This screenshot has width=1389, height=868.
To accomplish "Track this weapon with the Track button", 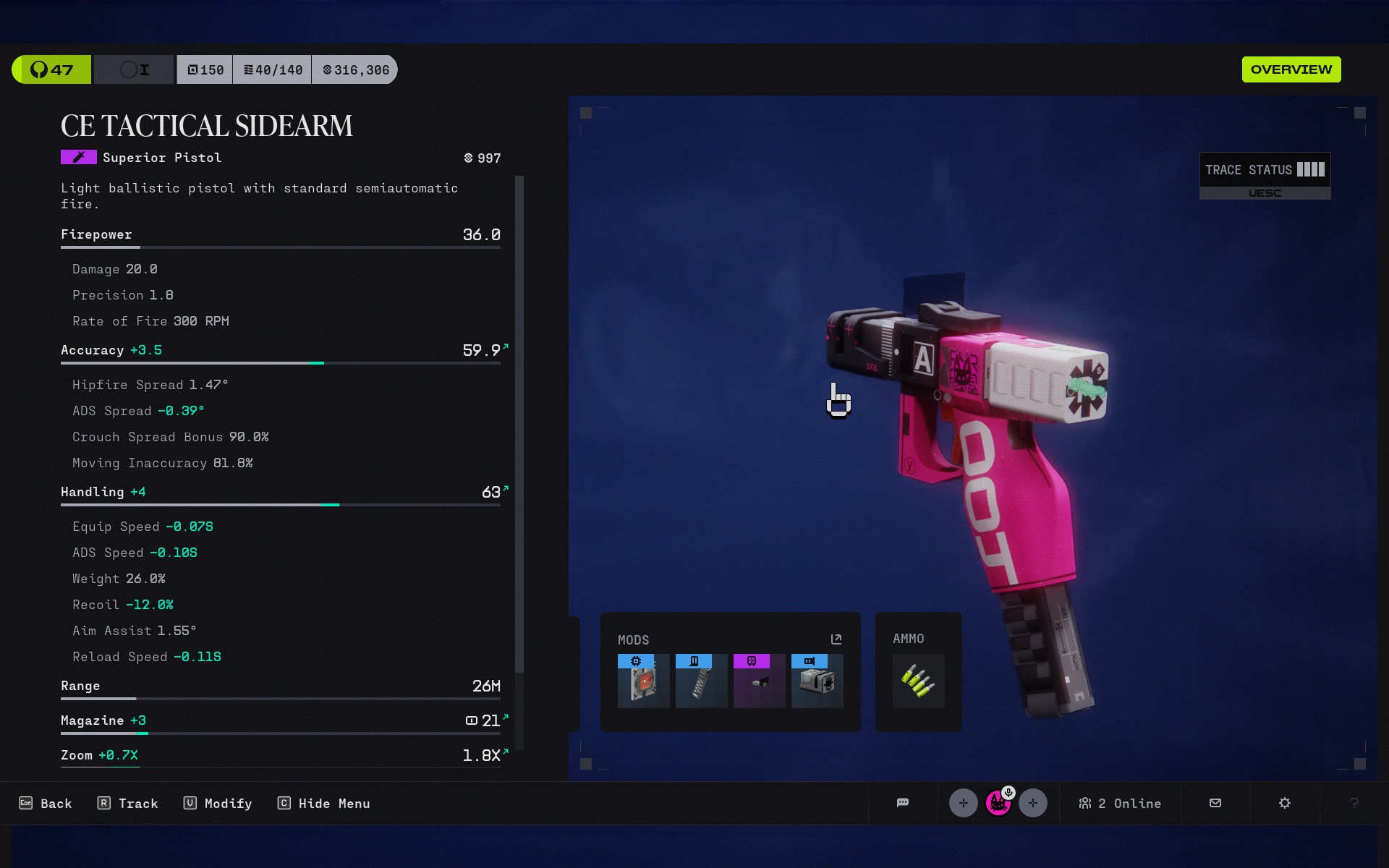I will tap(128, 804).
